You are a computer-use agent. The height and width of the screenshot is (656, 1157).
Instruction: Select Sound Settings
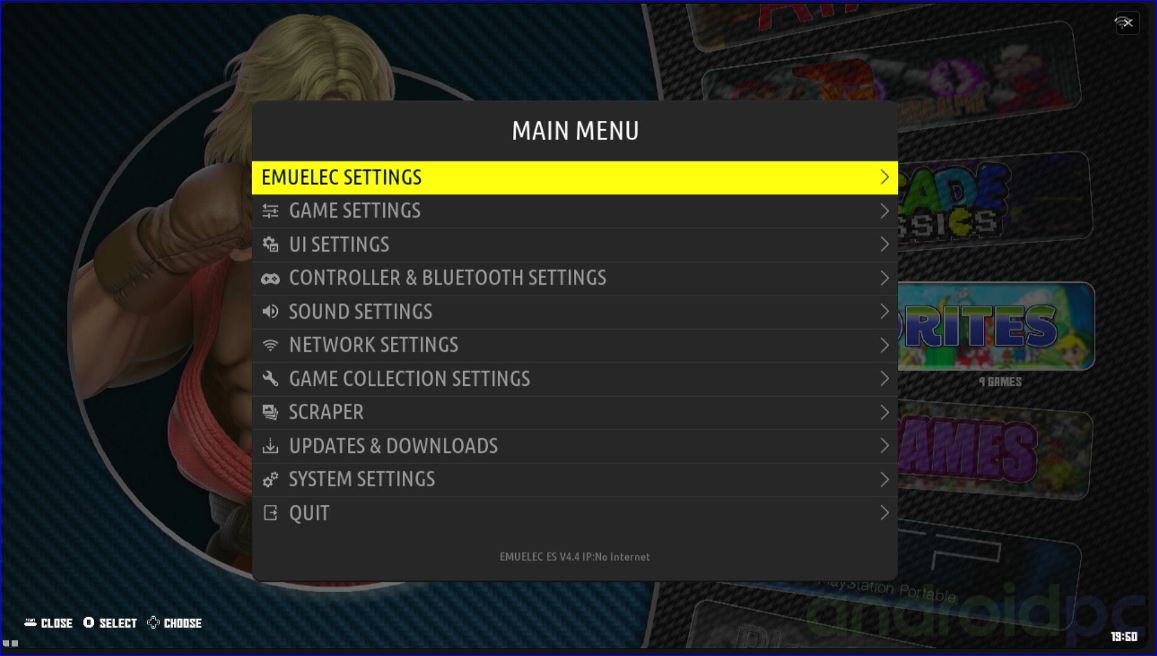(574, 312)
